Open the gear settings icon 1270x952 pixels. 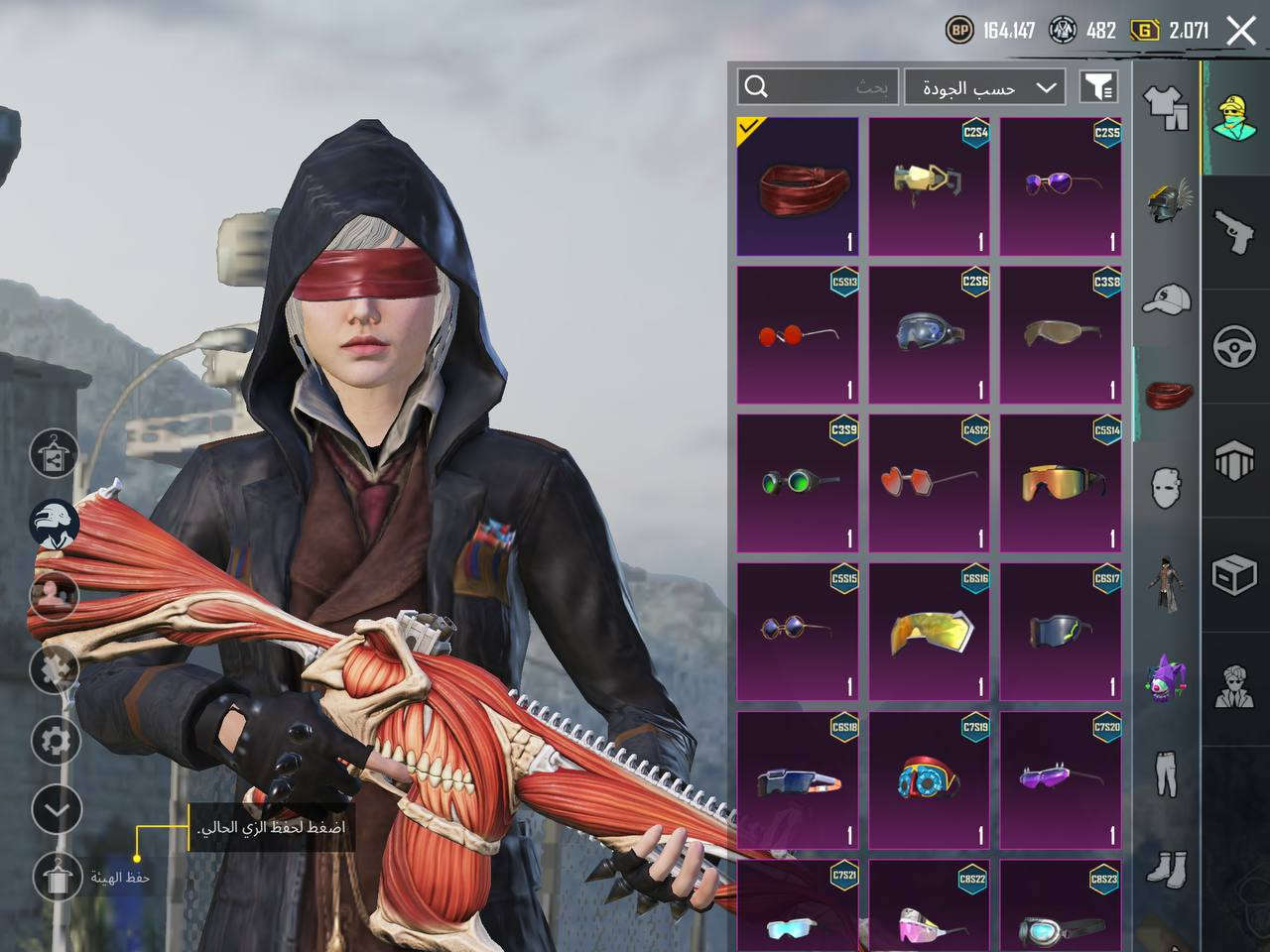[57, 740]
